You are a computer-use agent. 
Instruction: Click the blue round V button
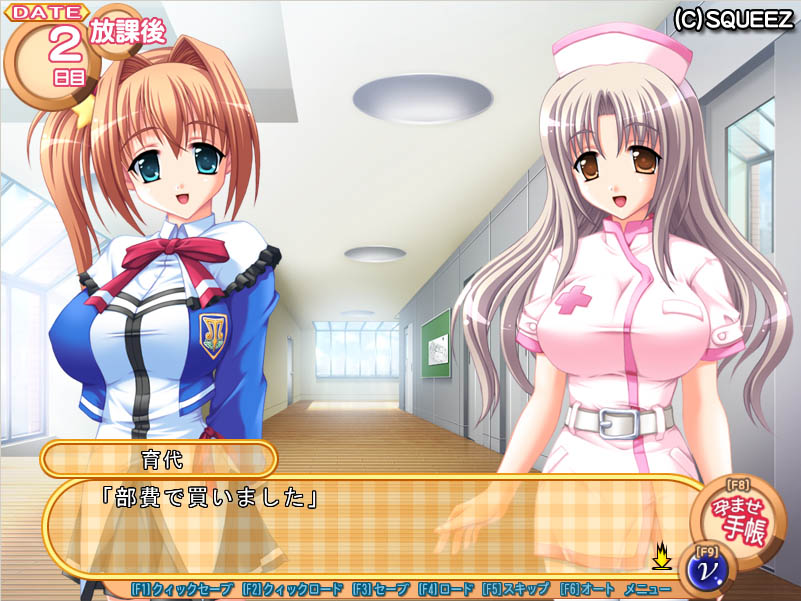707,570
